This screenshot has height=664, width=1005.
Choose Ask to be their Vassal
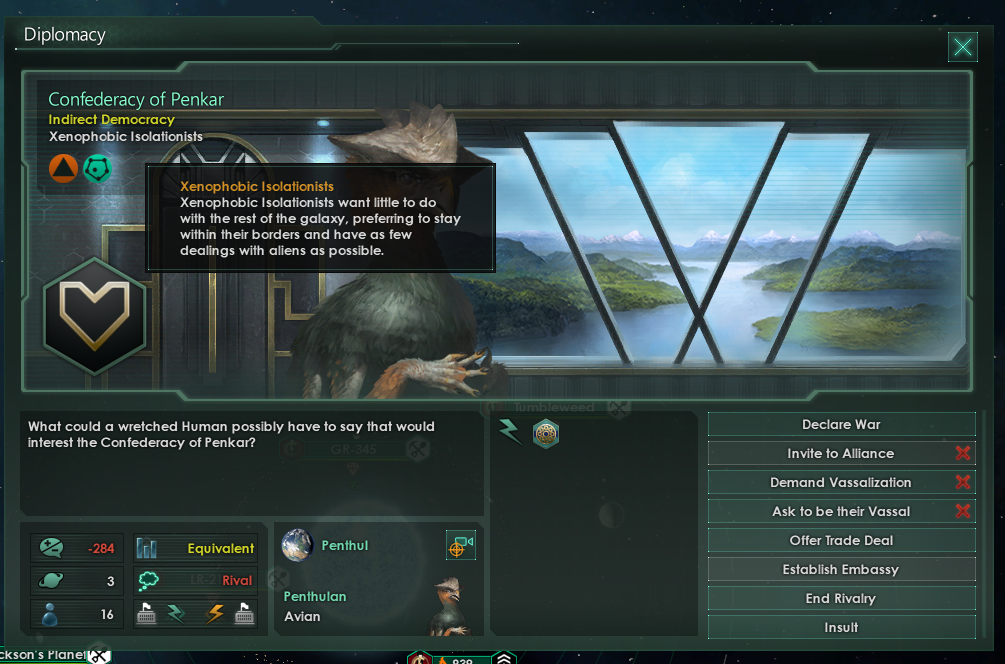[841, 512]
